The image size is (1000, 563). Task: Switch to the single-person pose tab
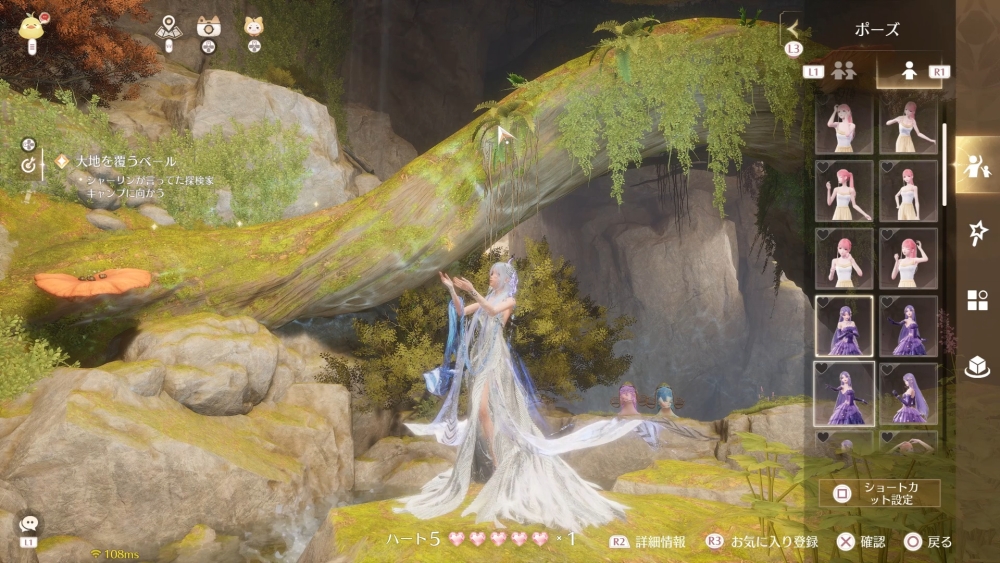[909, 72]
